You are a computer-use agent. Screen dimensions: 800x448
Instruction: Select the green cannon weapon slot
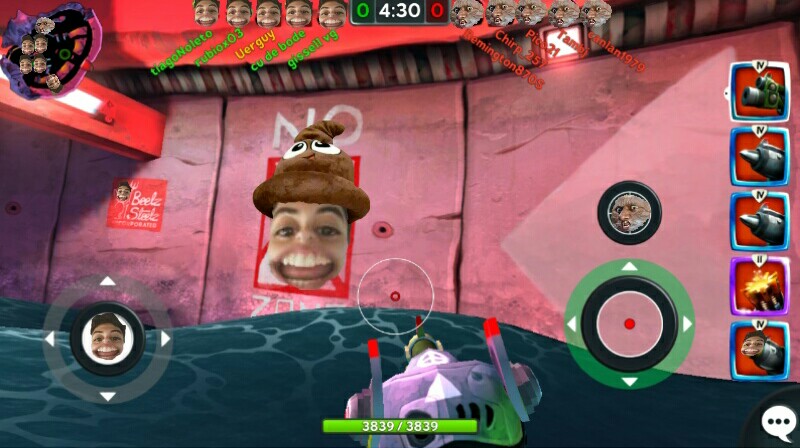click(x=758, y=92)
